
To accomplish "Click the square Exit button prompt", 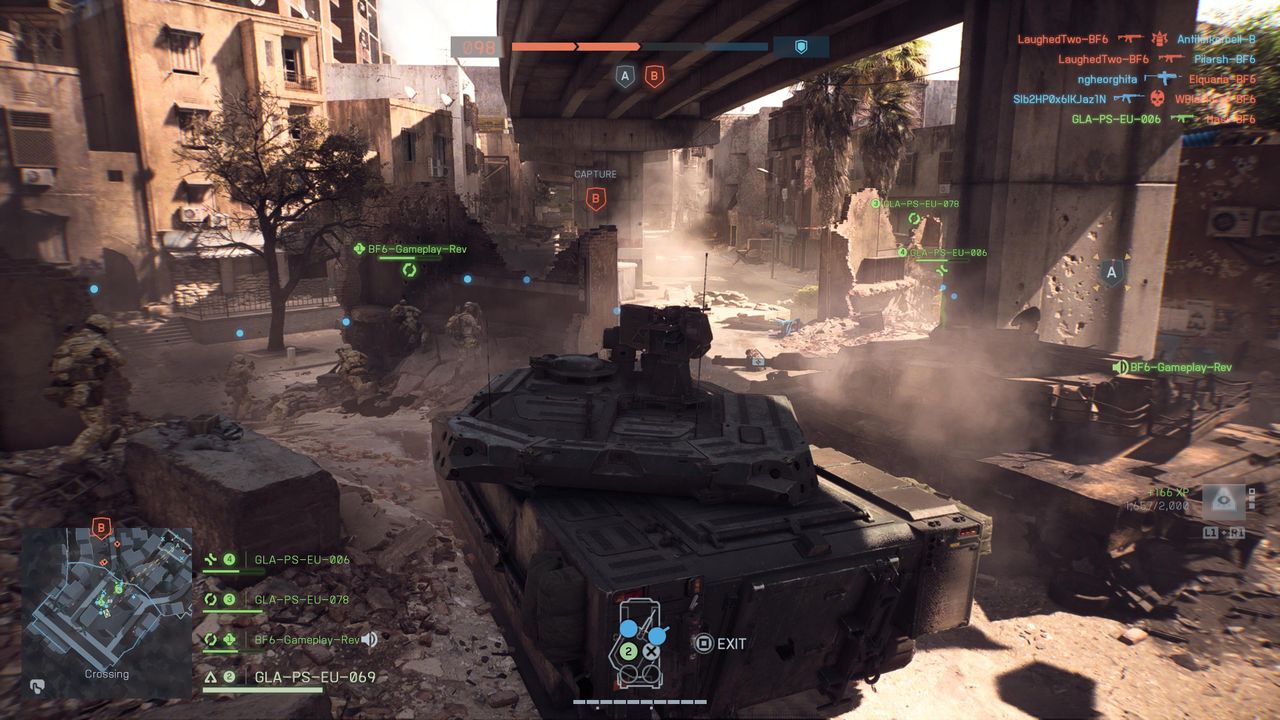I will pos(704,643).
